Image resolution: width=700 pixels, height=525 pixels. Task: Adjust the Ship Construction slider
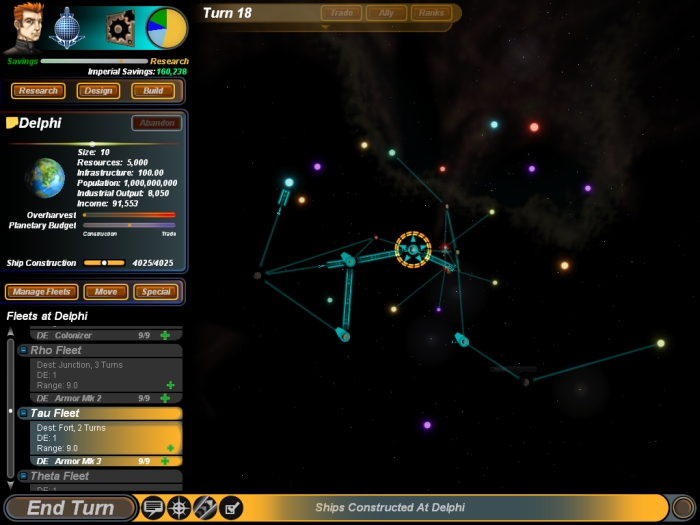click(x=105, y=263)
